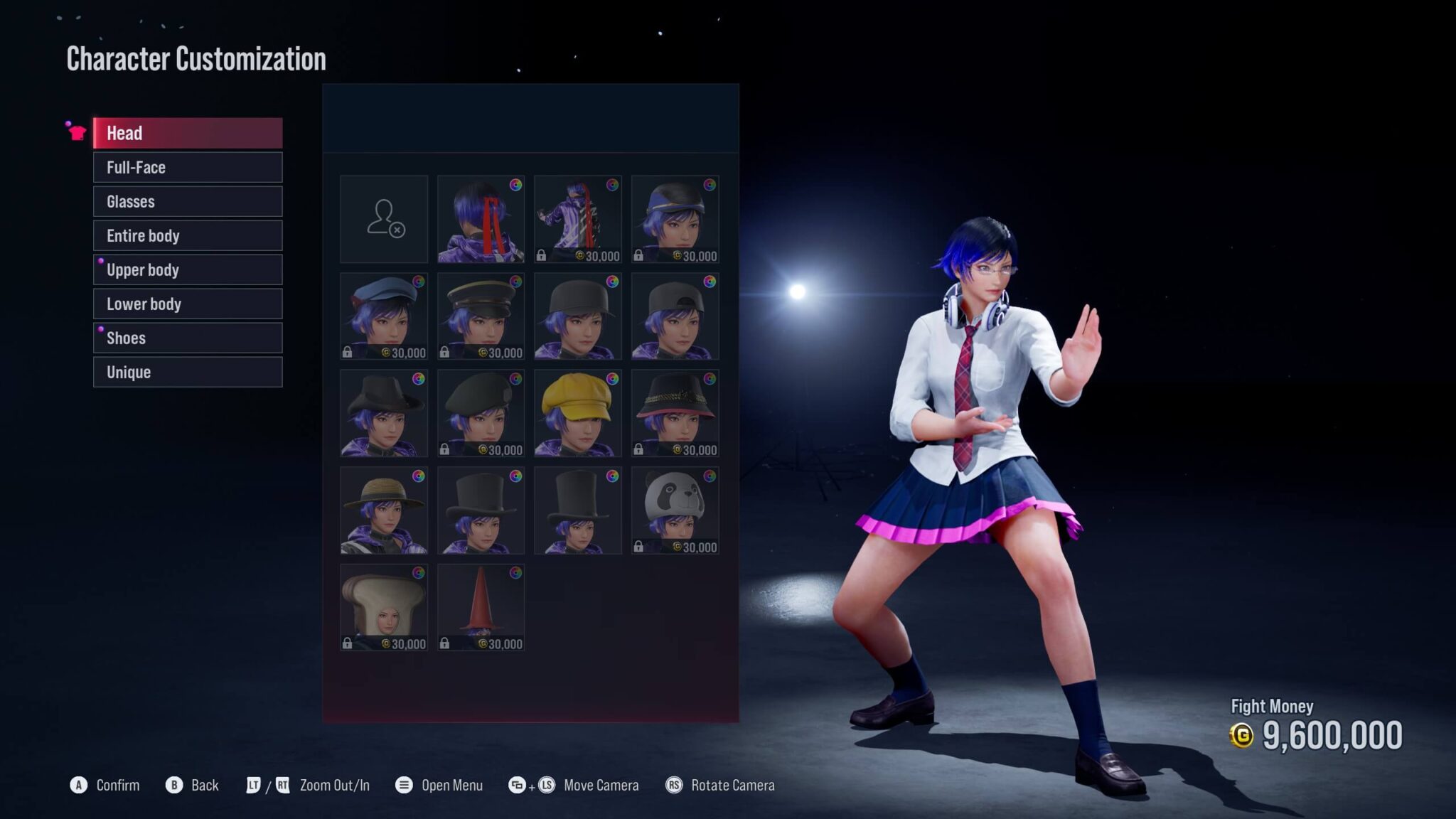Image resolution: width=1456 pixels, height=819 pixels.
Task: Open the Upper body category
Action: (x=188, y=269)
